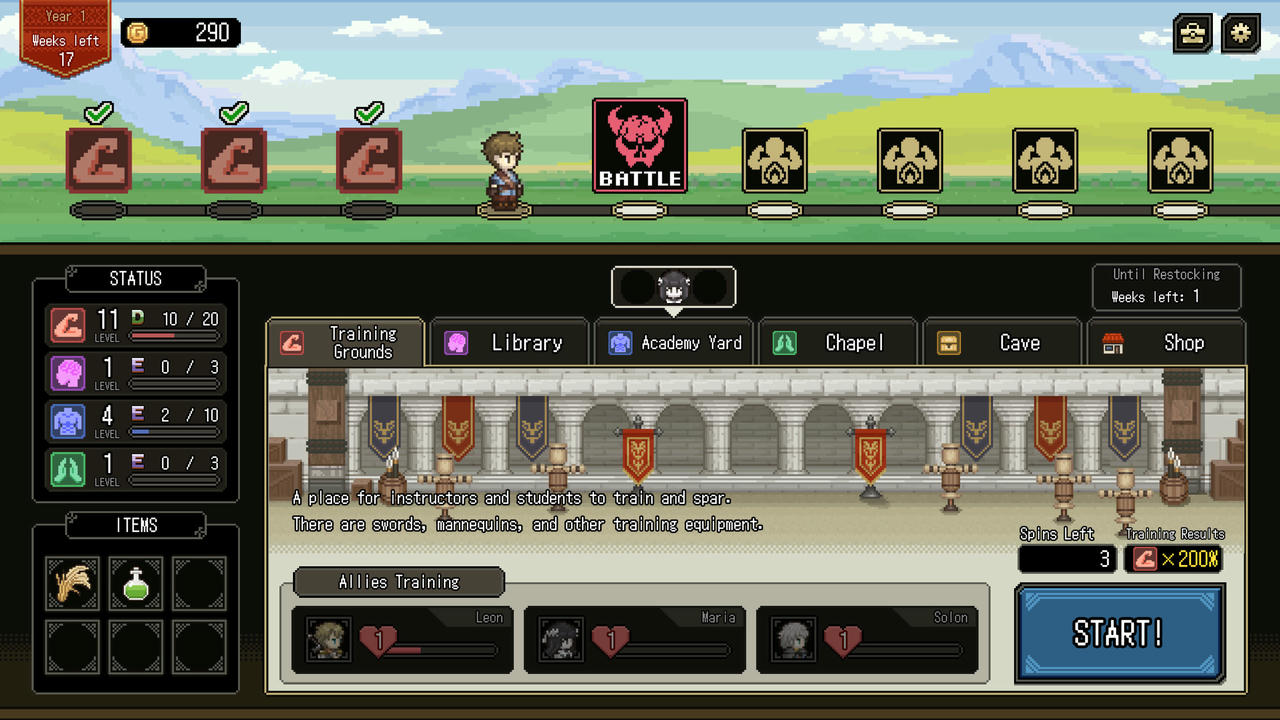Viewport: 1280px width, 720px height.
Task: Click the gold coin currency icon
Action: pos(137,32)
